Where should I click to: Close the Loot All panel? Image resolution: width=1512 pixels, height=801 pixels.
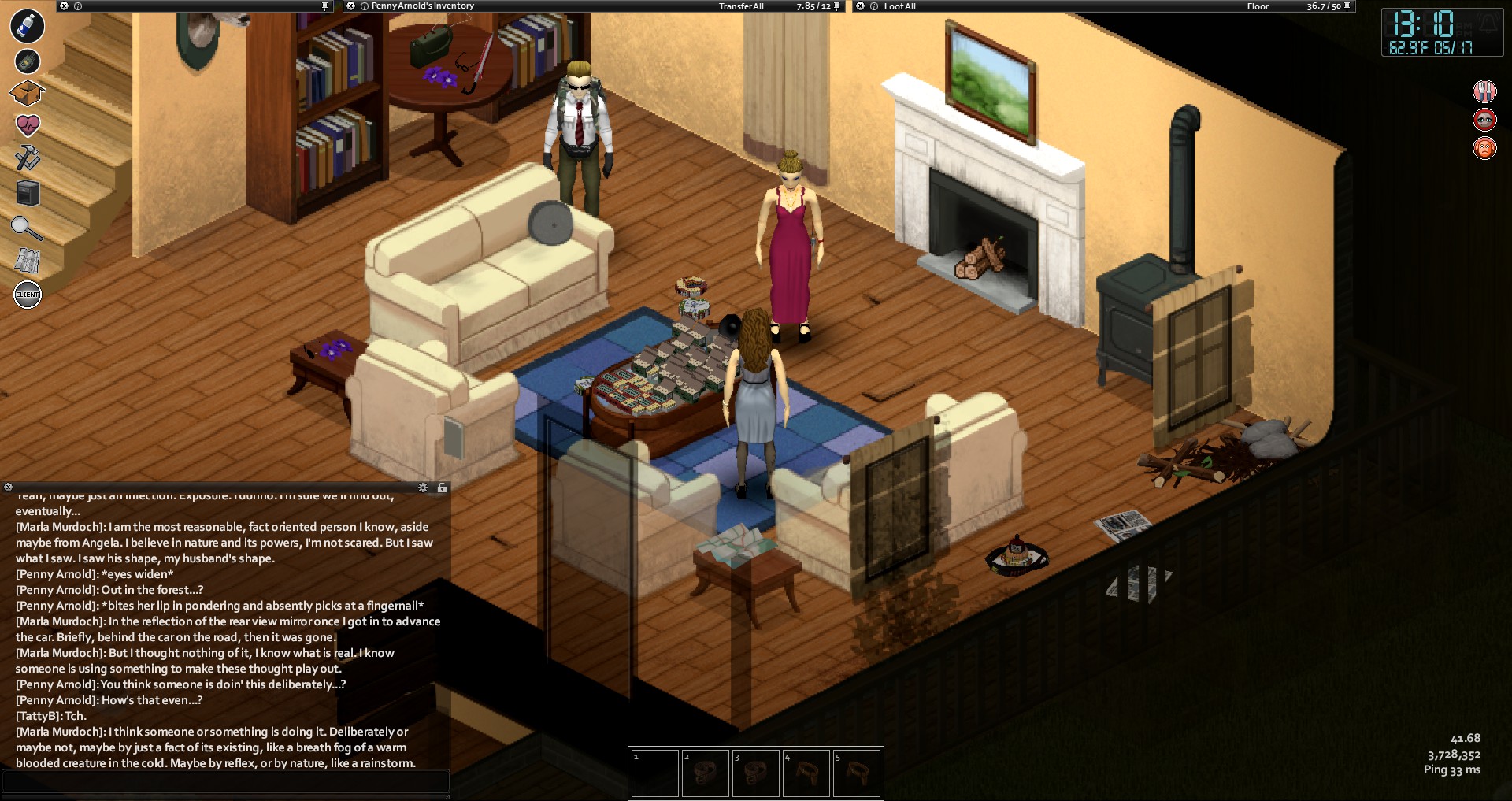[x=860, y=6]
